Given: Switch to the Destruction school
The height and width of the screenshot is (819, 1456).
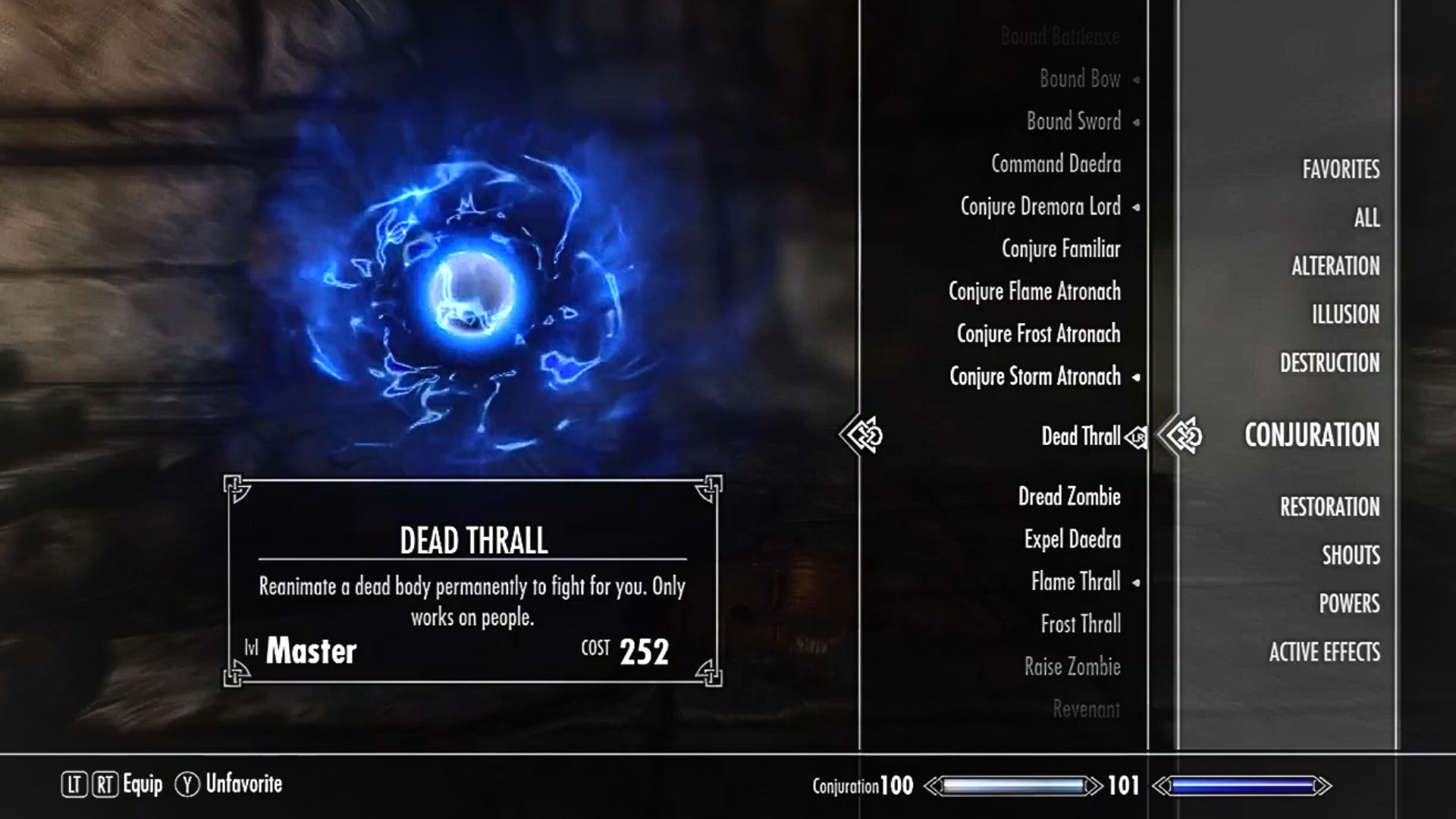Looking at the screenshot, I should pyautogui.click(x=1329, y=363).
